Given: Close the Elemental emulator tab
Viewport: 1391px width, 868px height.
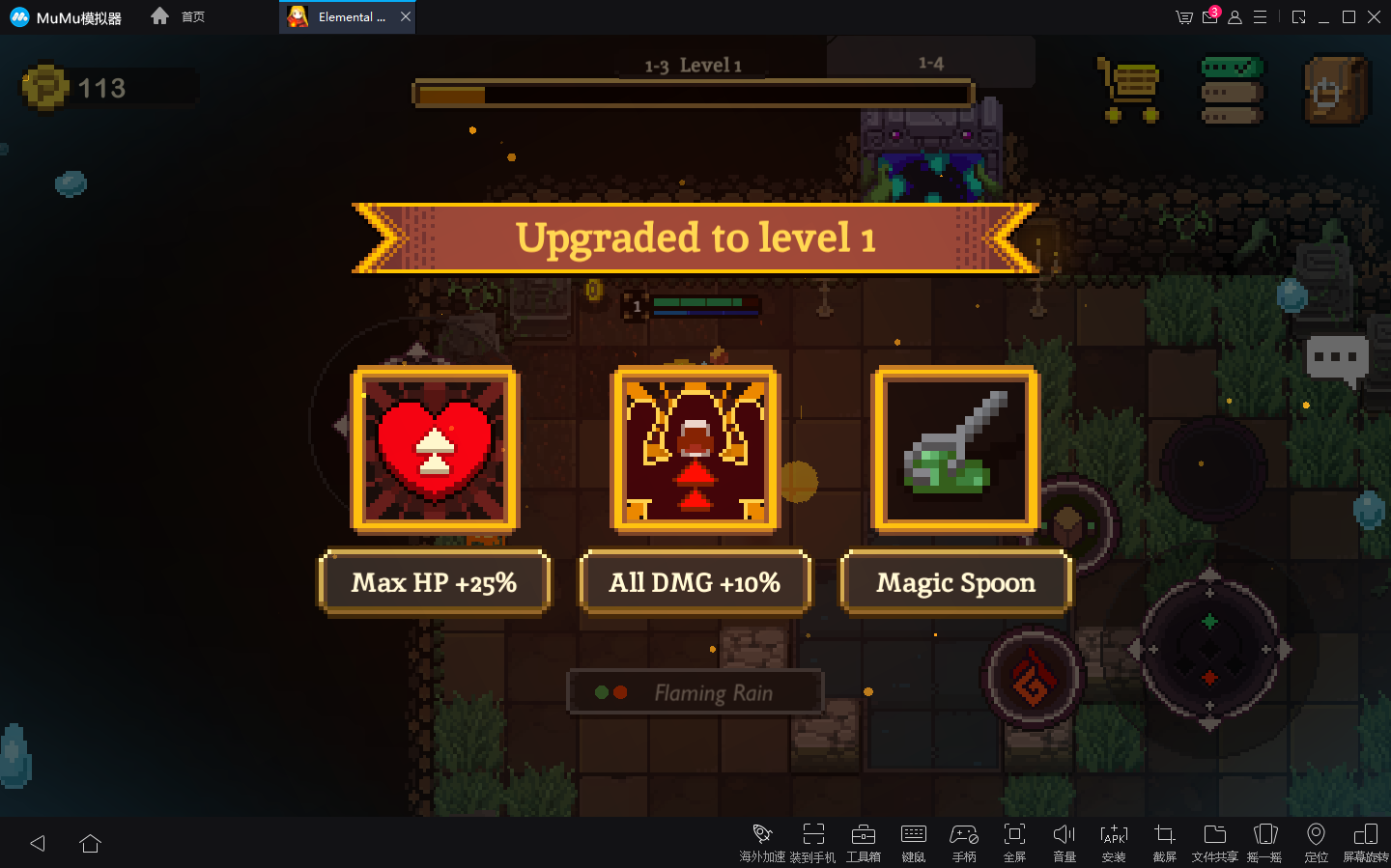Looking at the screenshot, I should tap(406, 16).
